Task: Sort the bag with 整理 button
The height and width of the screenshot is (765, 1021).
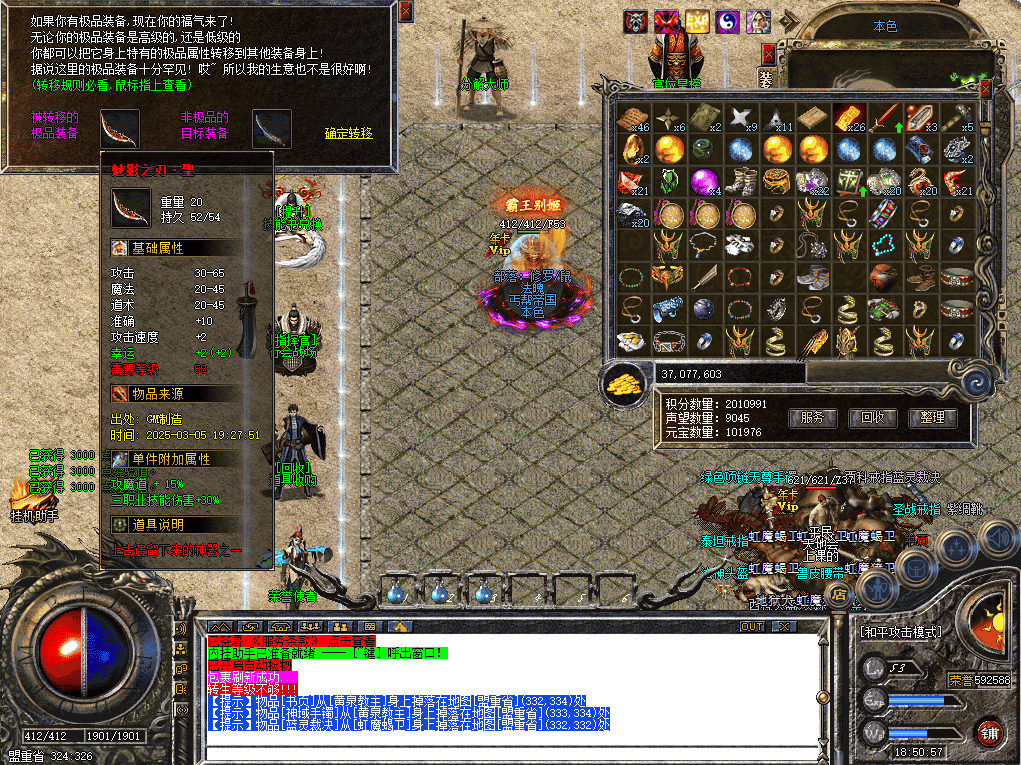Action: (x=932, y=417)
